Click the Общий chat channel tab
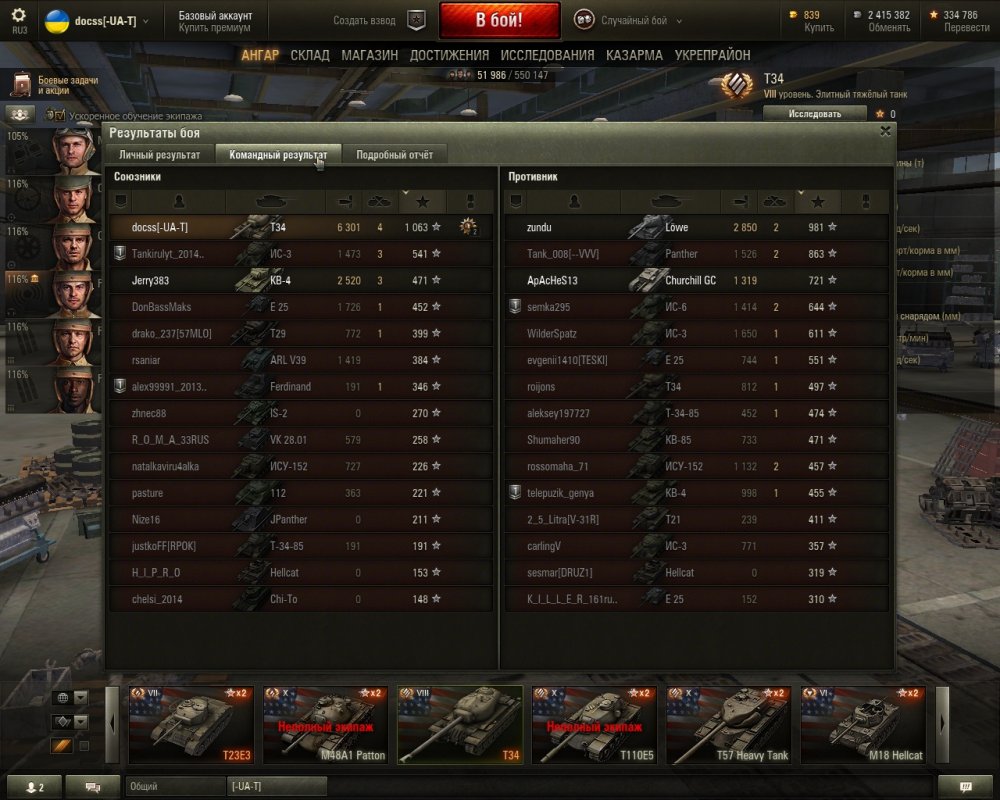Viewport: 1000px width, 800px height. (x=173, y=787)
